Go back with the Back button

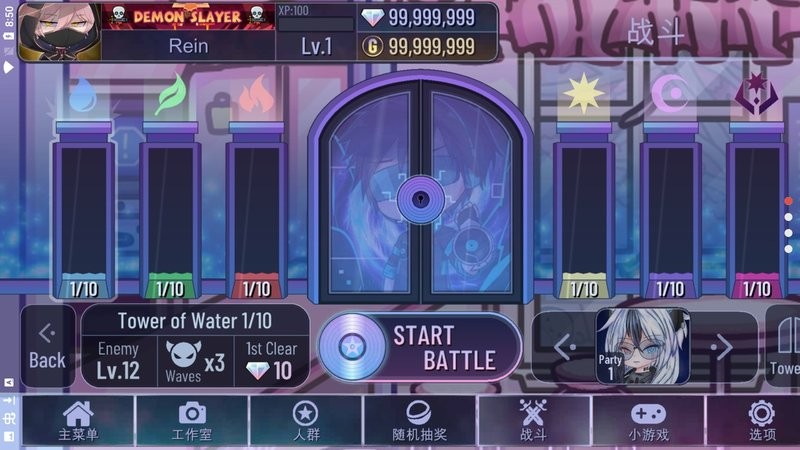point(47,347)
